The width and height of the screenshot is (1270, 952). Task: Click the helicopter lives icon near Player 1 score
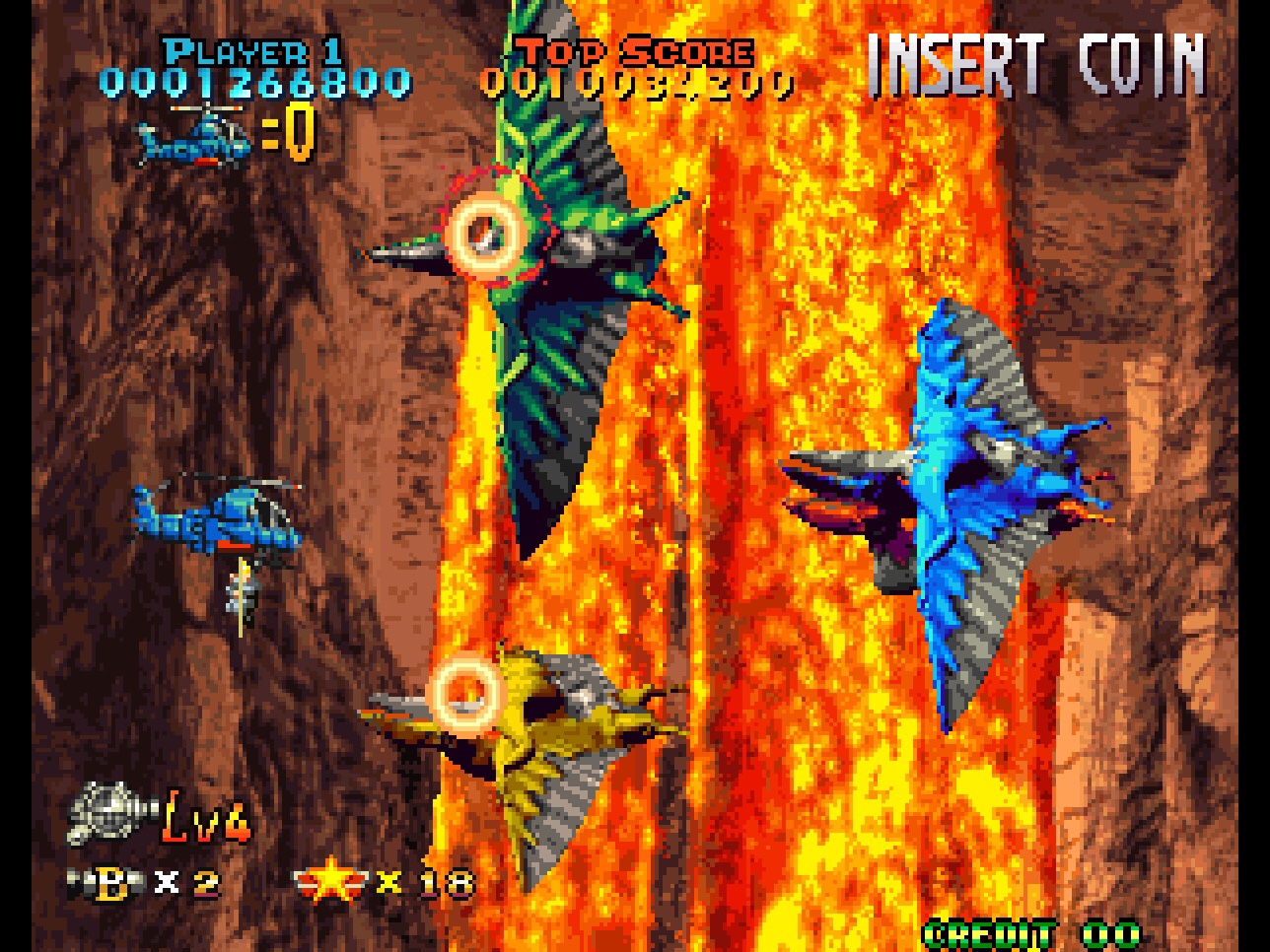(192, 143)
